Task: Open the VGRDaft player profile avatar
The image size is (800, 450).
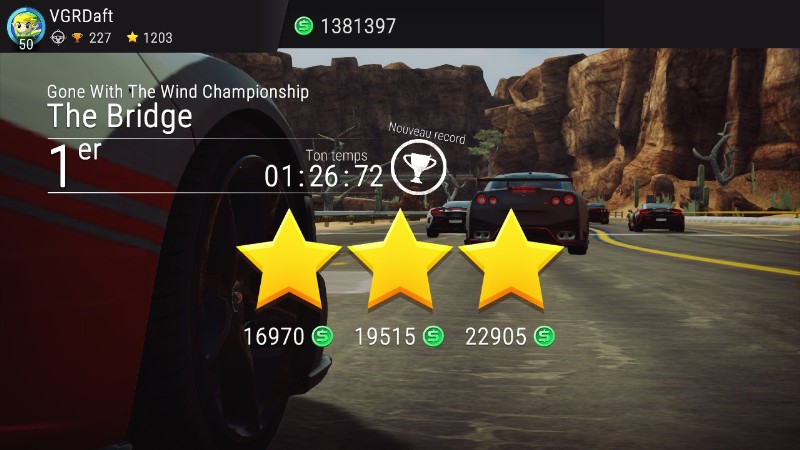Action: tap(25, 26)
